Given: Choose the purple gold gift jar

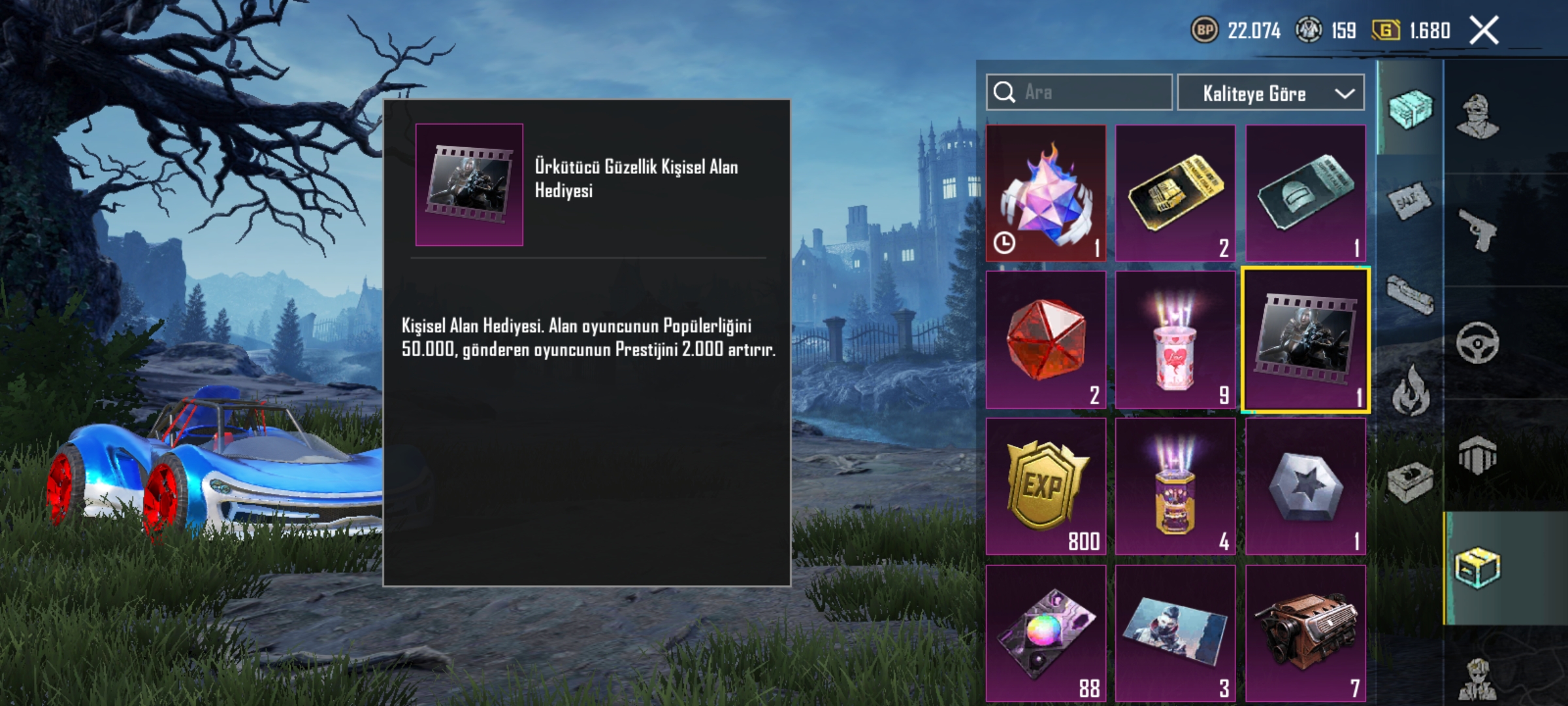Looking at the screenshot, I should 1175,486.
